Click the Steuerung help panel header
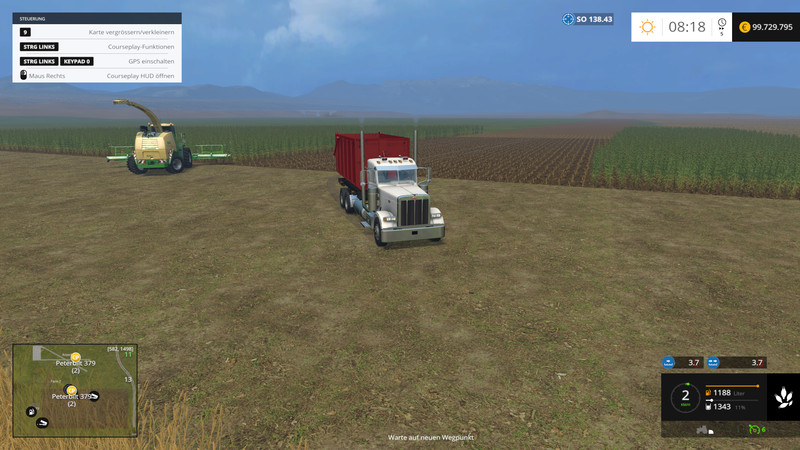Image resolution: width=800 pixels, height=450 pixels. pyautogui.click(x=97, y=18)
